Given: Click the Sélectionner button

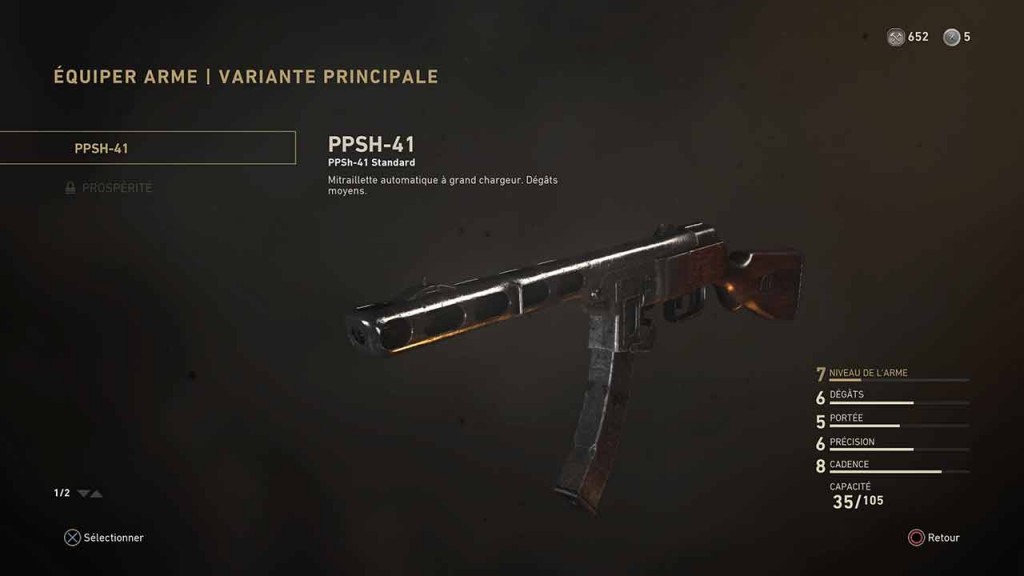Looking at the screenshot, I should point(104,538).
